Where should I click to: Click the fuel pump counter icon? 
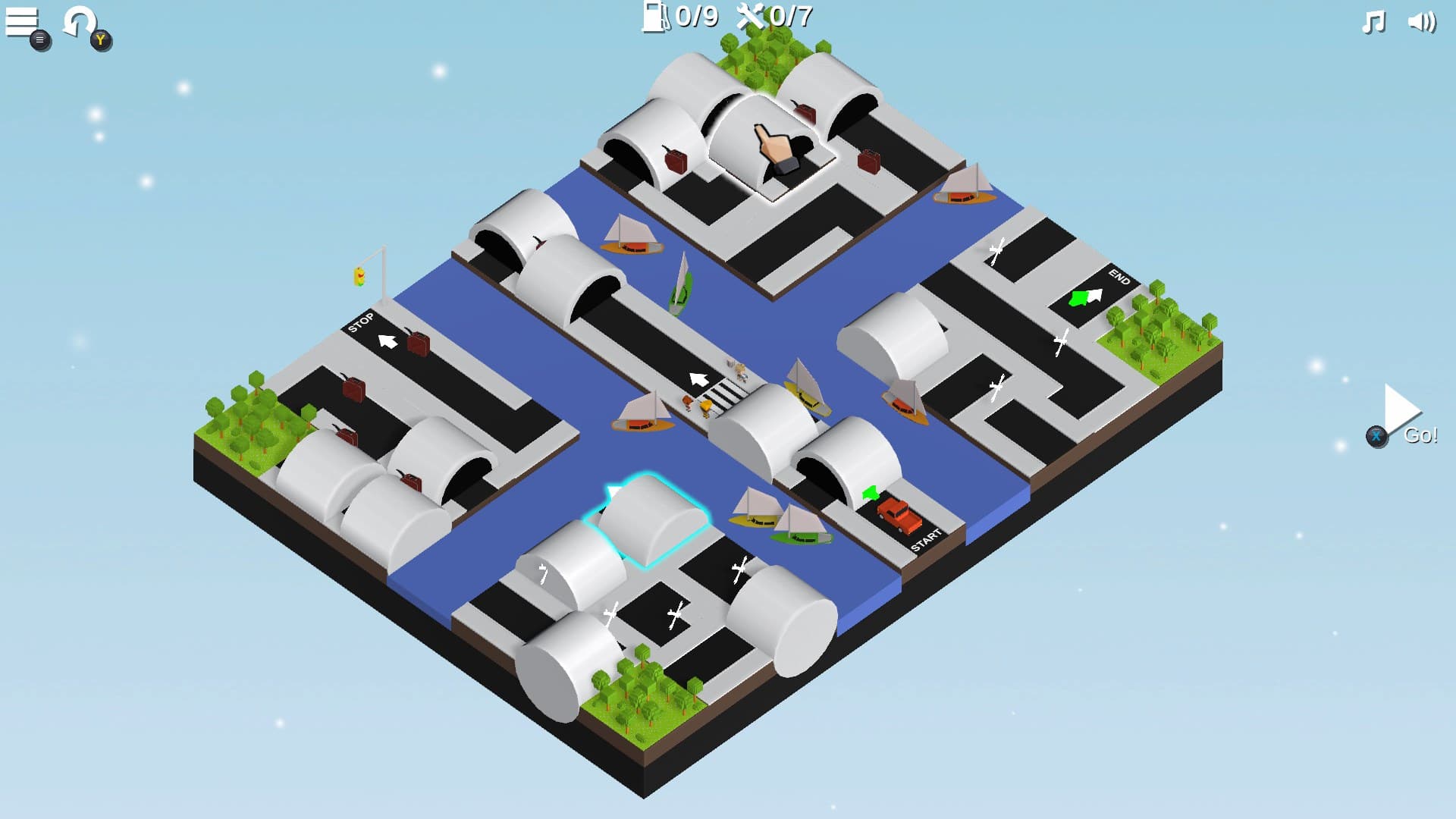pos(654,17)
